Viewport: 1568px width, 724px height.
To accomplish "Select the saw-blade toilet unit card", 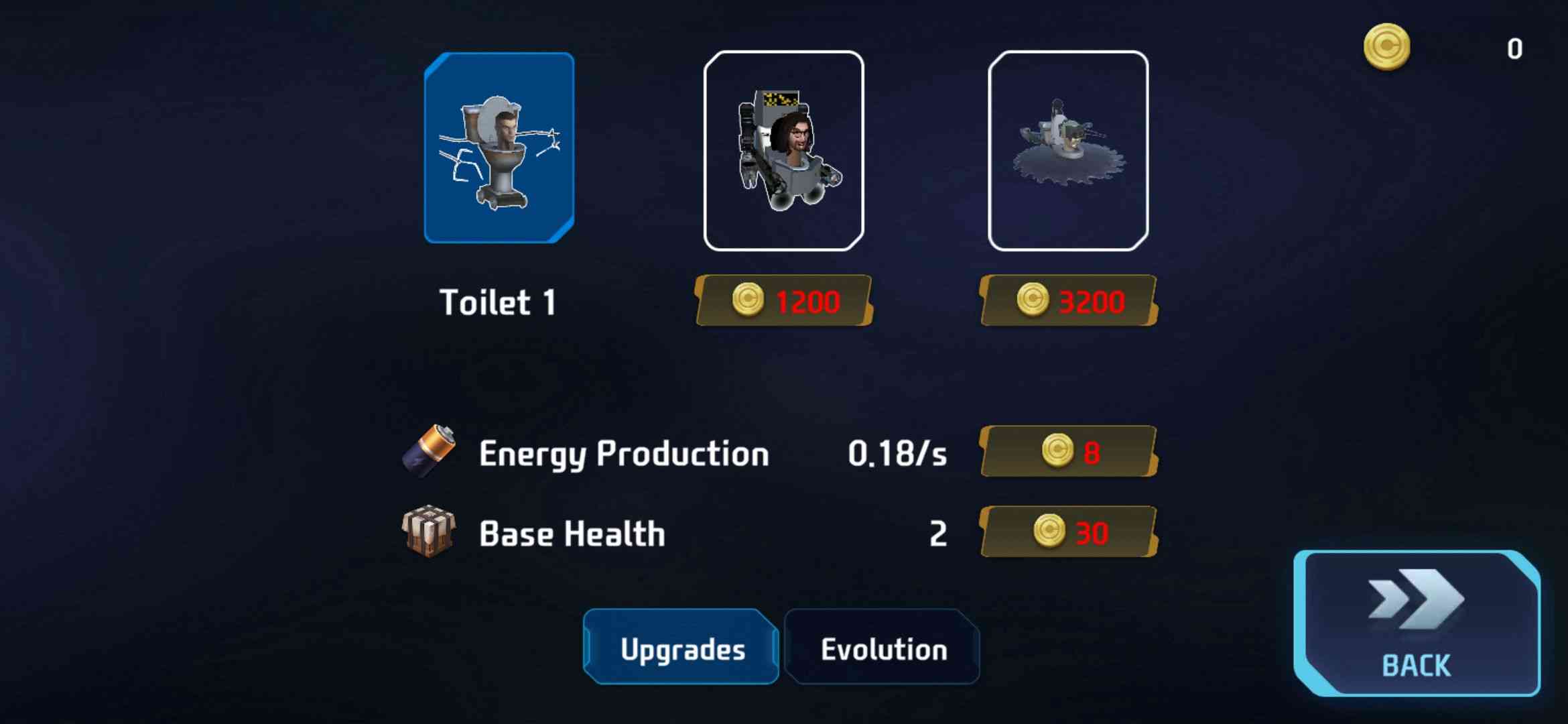I will (1068, 150).
